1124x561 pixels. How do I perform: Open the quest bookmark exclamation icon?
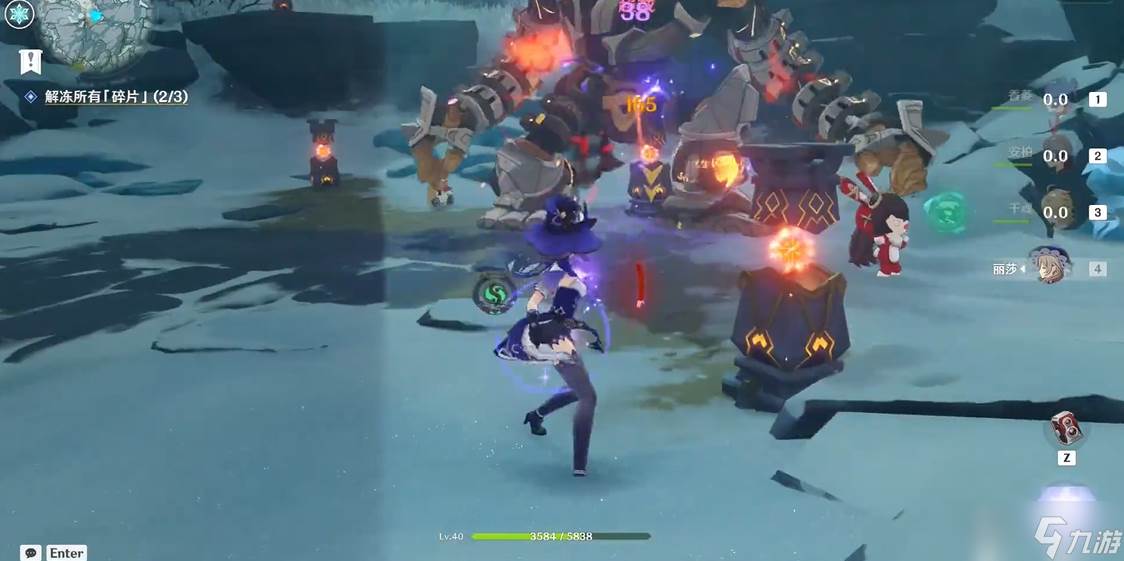point(30,61)
